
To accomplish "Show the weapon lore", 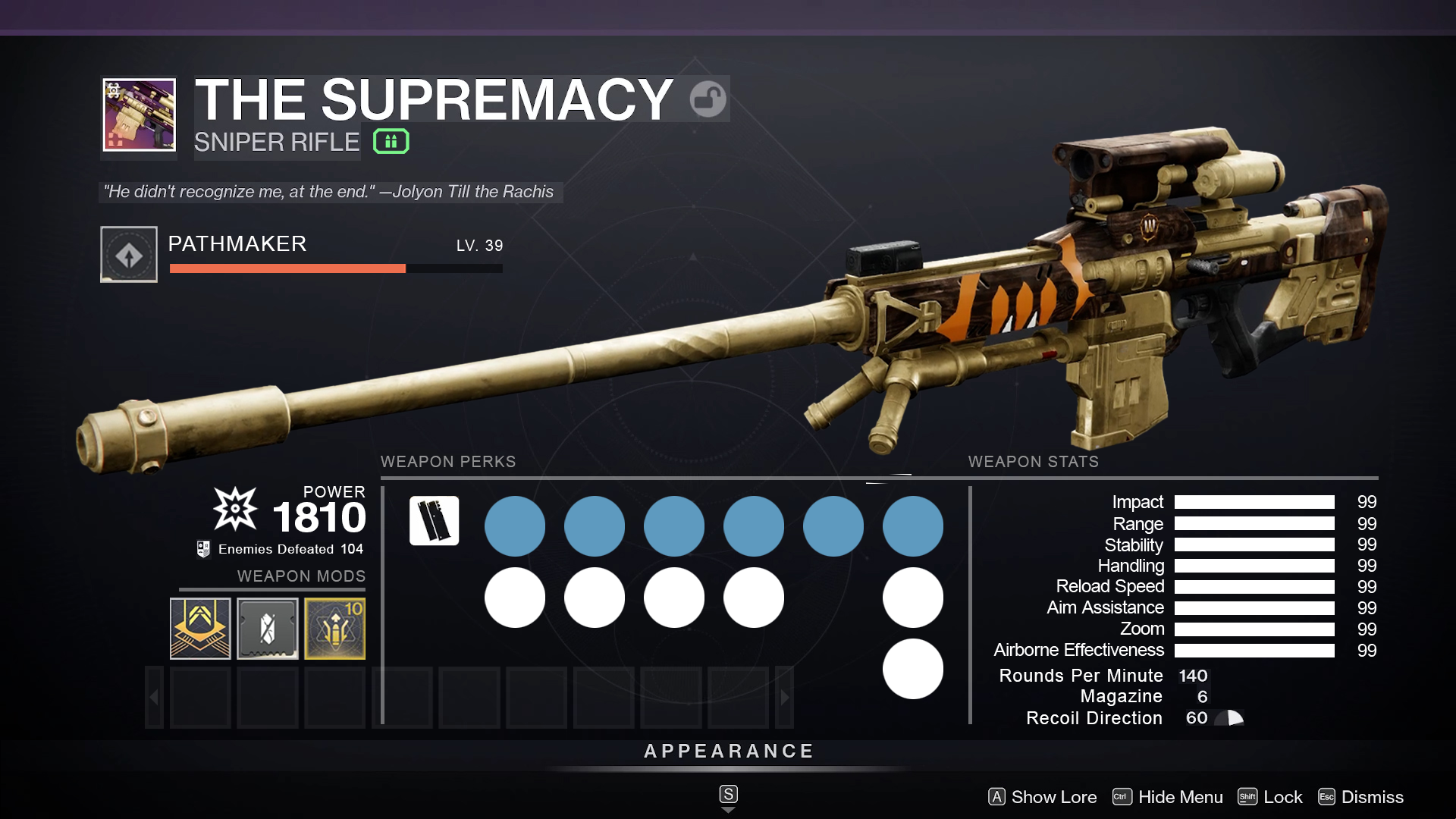I will click(1043, 797).
